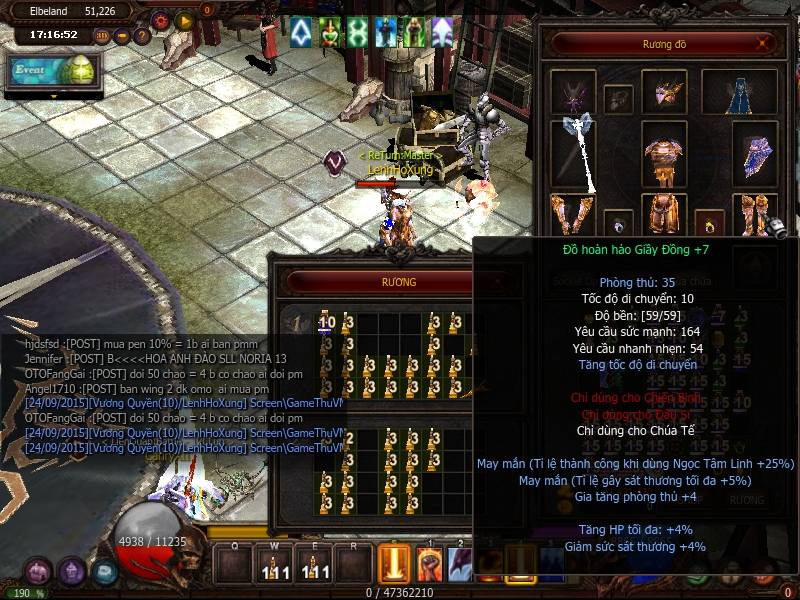Viewport: 800px width, 600px height.
Task: Toggle the 3D view button
Action: click(102, 37)
